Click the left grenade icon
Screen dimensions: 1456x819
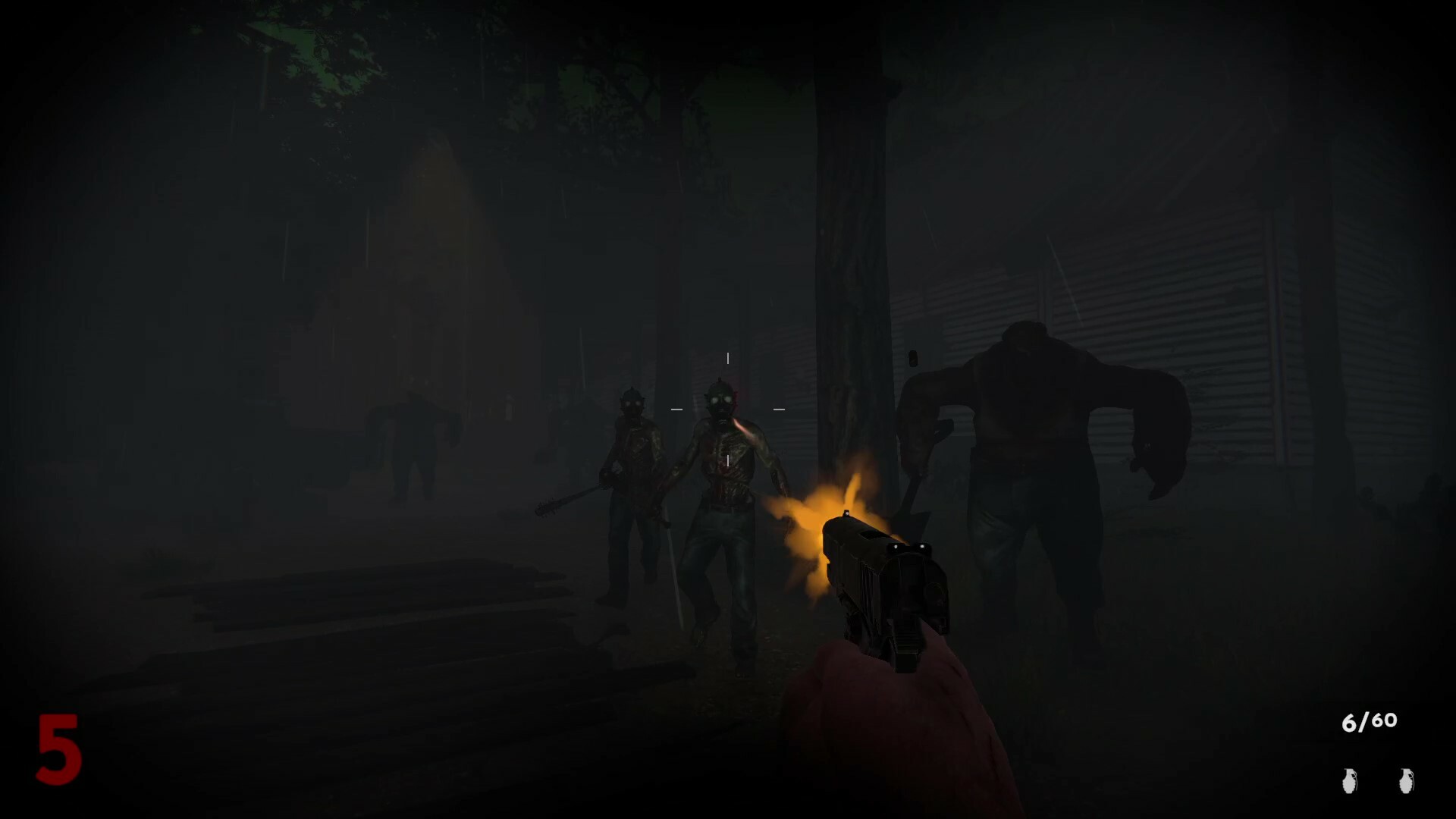1348,780
